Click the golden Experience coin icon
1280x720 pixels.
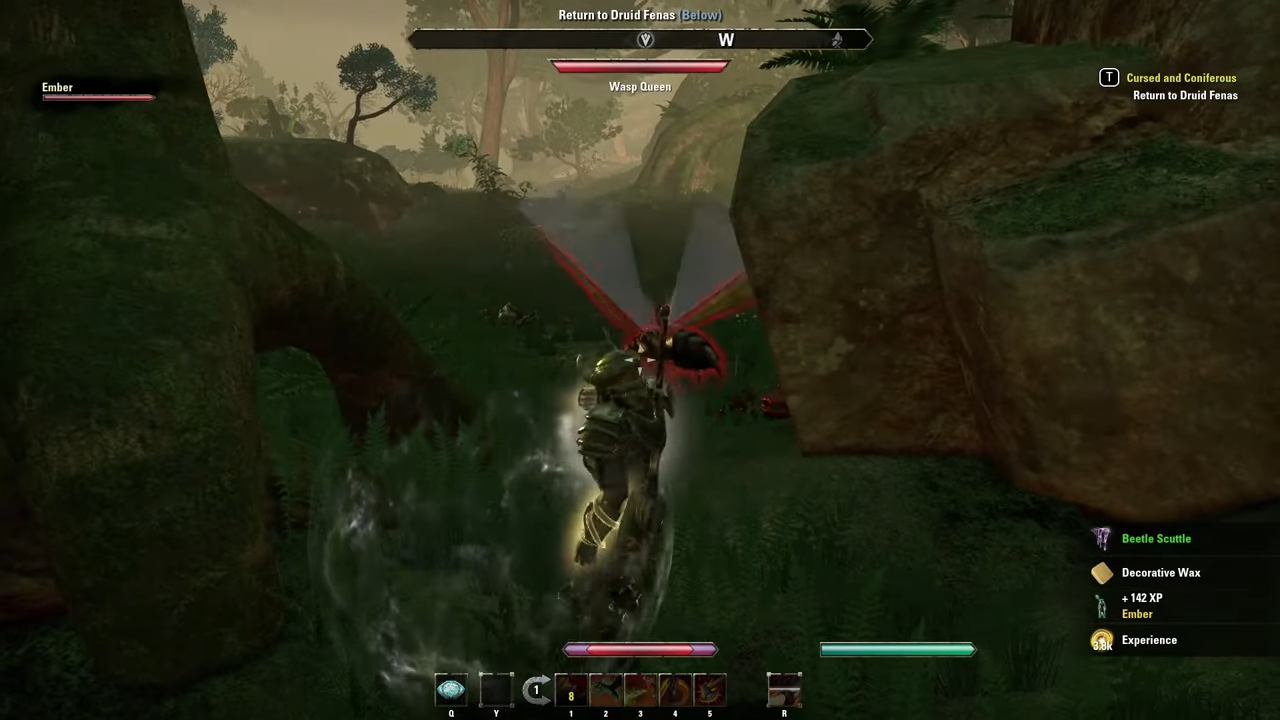click(1101, 640)
